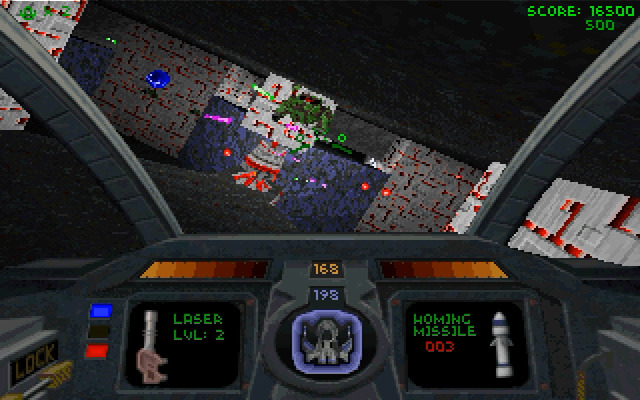Click the missile LOCK warning light
Screen dimensions: 640x400
32,361
